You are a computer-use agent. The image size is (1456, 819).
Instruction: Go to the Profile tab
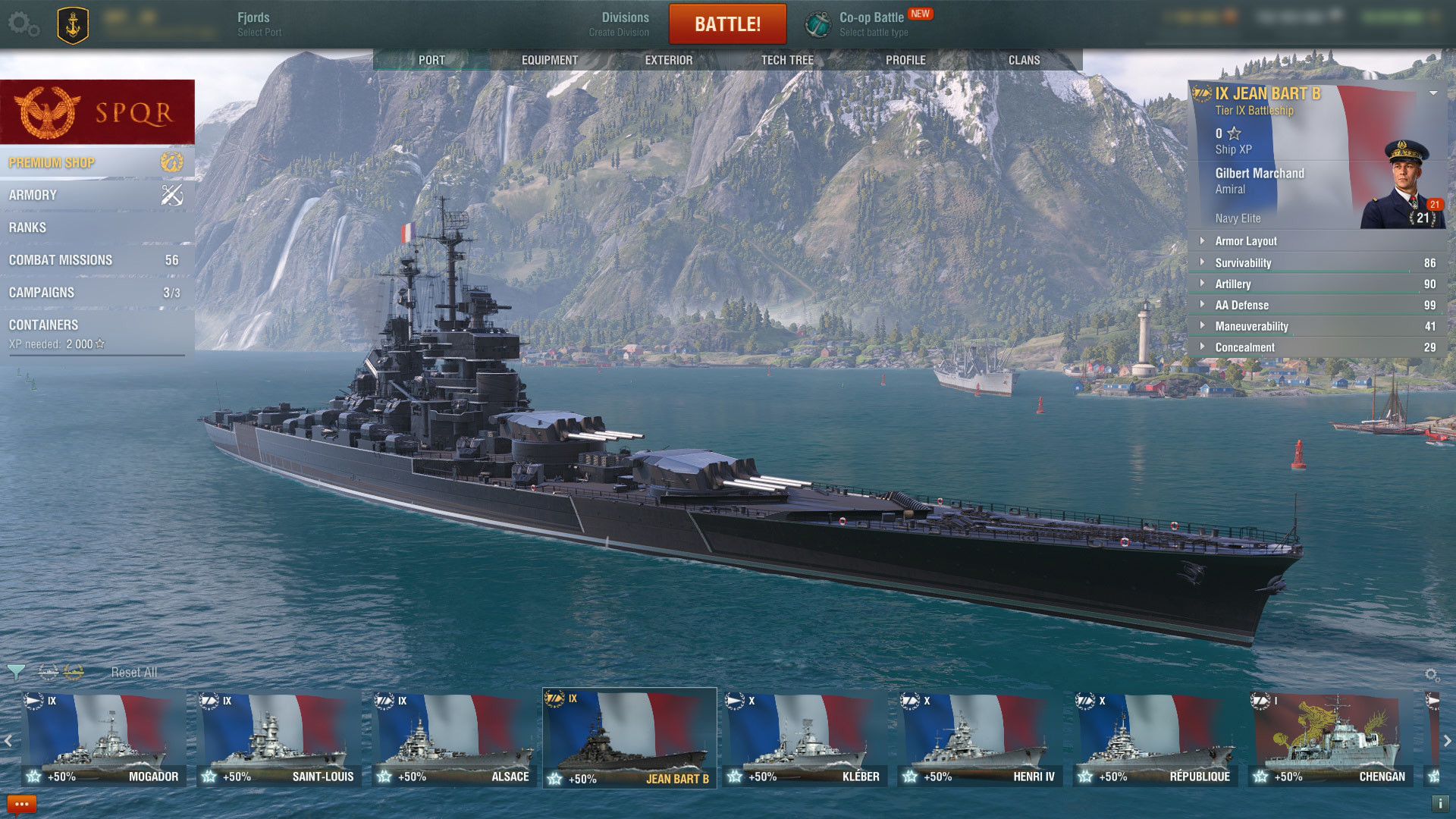[905, 60]
